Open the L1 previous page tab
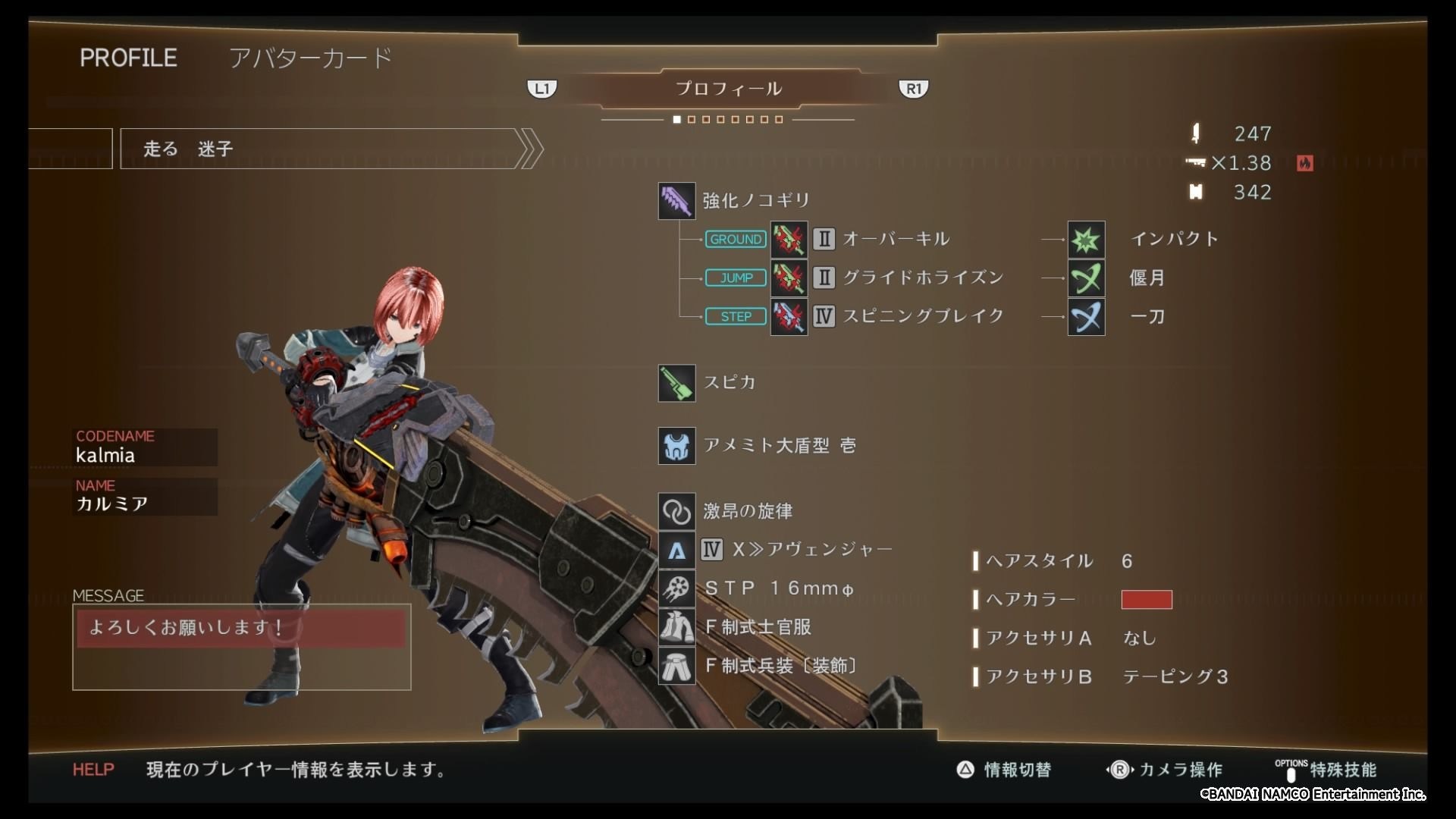The height and width of the screenshot is (819, 1456). coord(542,88)
